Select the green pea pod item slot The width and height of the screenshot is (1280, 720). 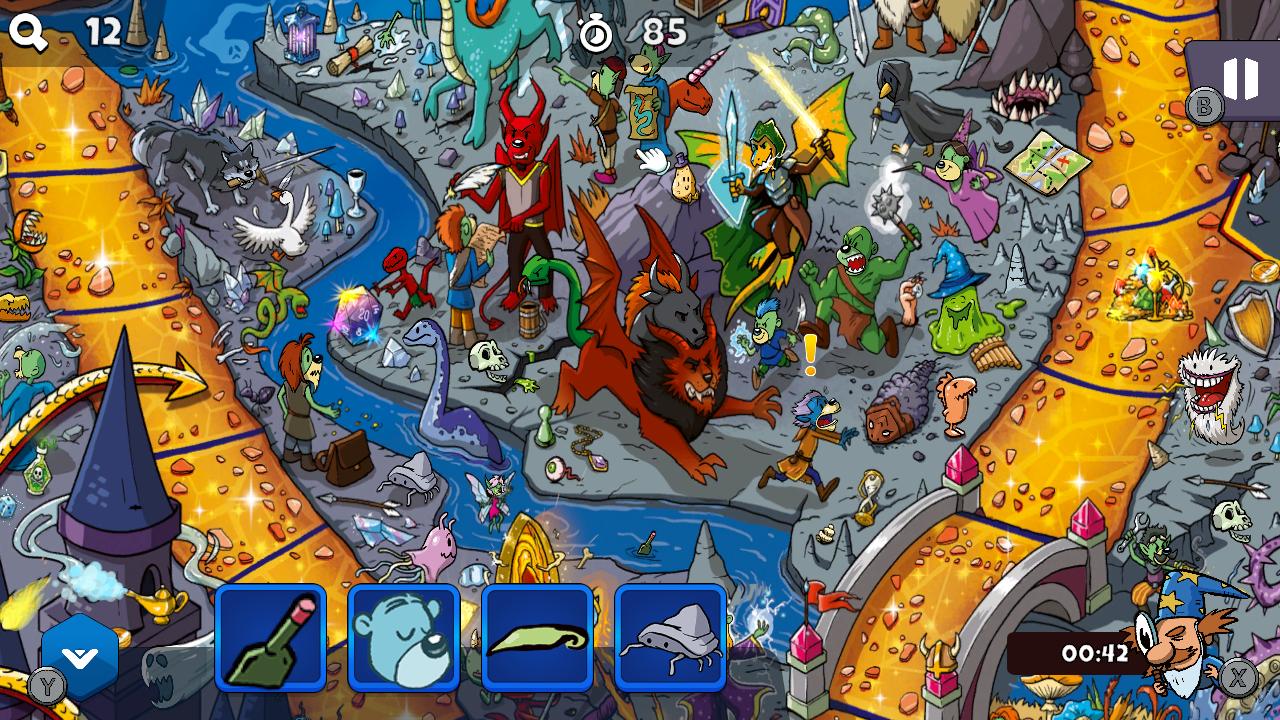[537, 637]
